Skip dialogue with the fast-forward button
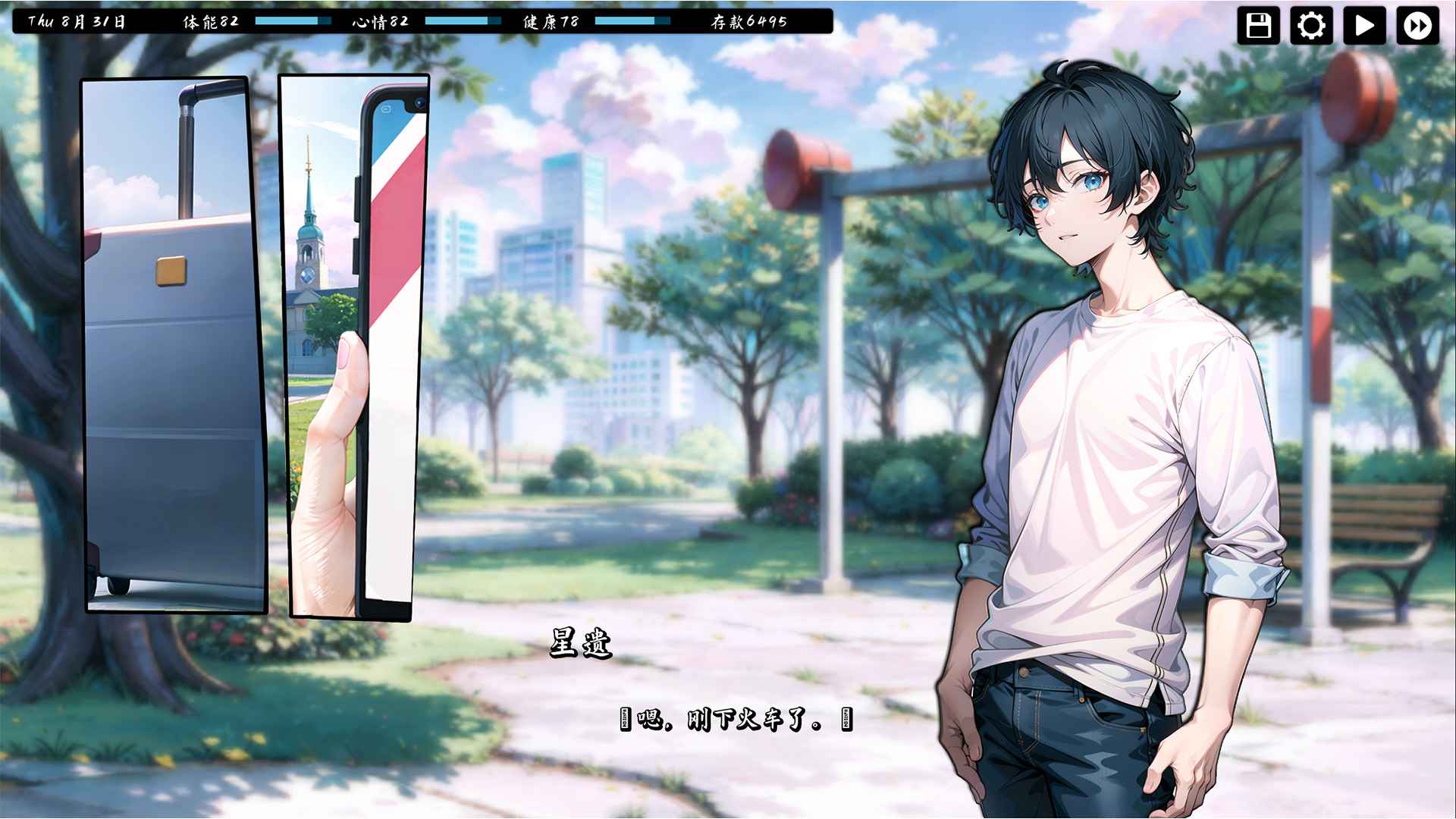The image size is (1456, 819). pos(1417,26)
